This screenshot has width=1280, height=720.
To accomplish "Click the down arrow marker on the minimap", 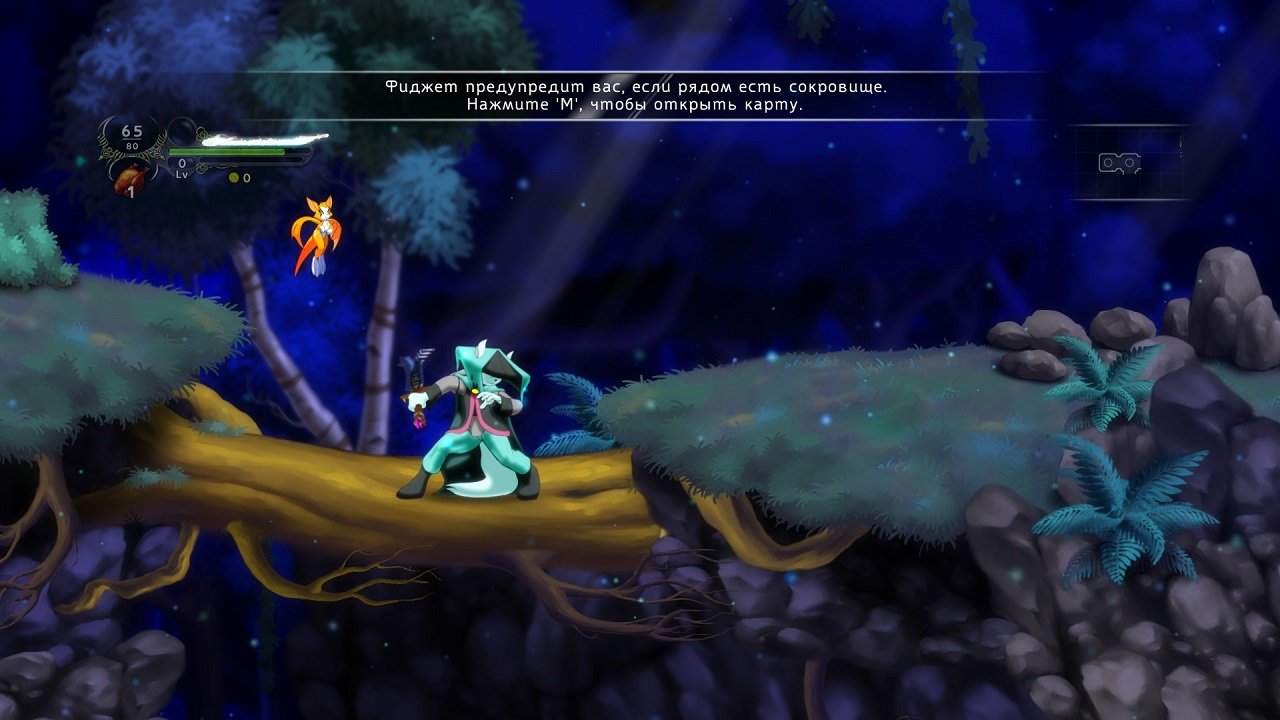I will click(x=1180, y=146).
